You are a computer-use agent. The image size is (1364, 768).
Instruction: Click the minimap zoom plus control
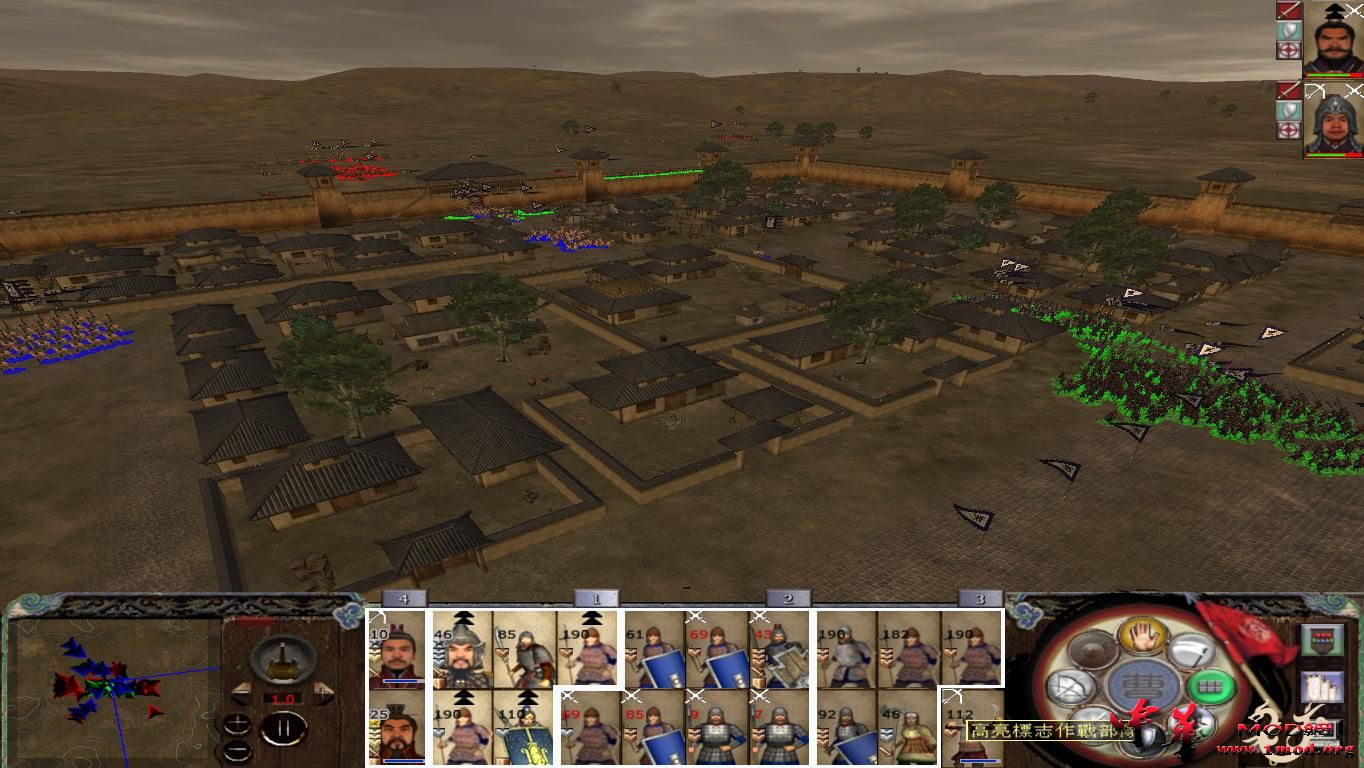pyautogui.click(x=236, y=723)
